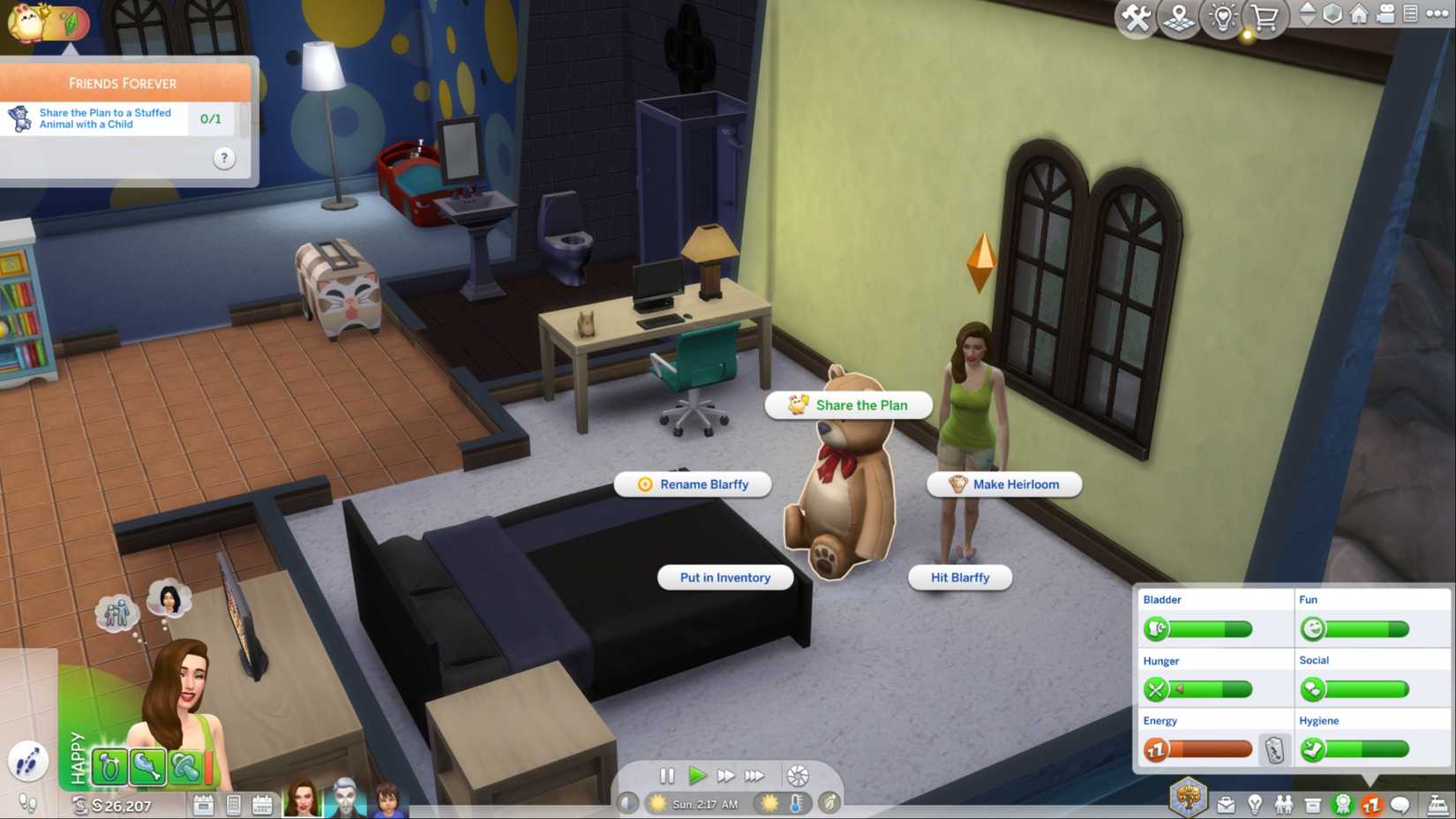
Task: Open the needs panel via the orange Zzz icon
Action: coord(1371,804)
